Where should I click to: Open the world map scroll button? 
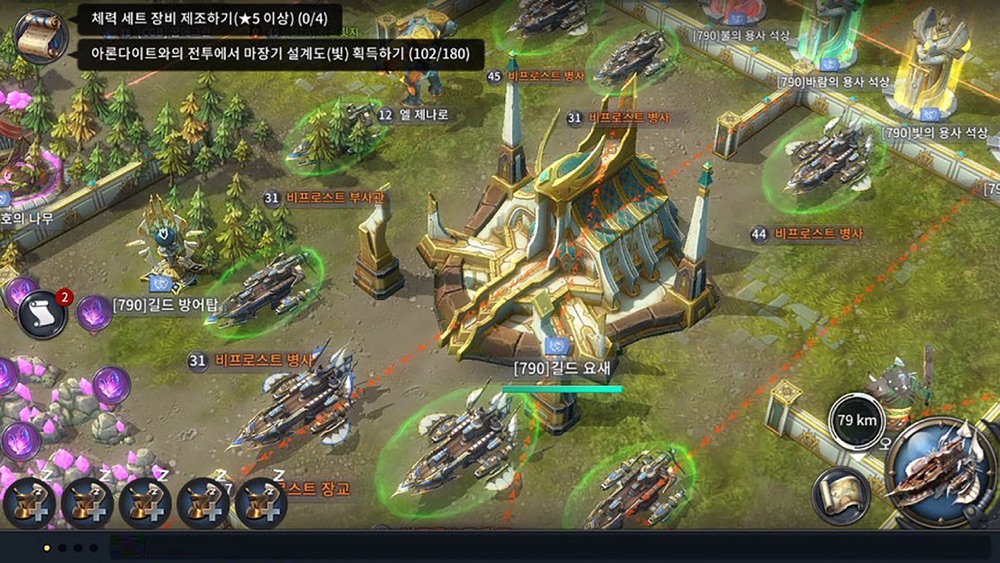pyautogui.click(x=840, y=496)
